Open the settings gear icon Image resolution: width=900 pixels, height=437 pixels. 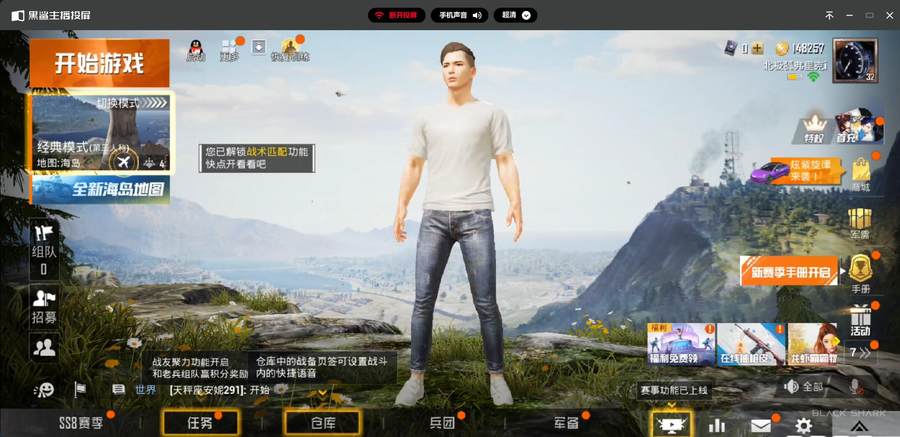[x=803, y=425]
